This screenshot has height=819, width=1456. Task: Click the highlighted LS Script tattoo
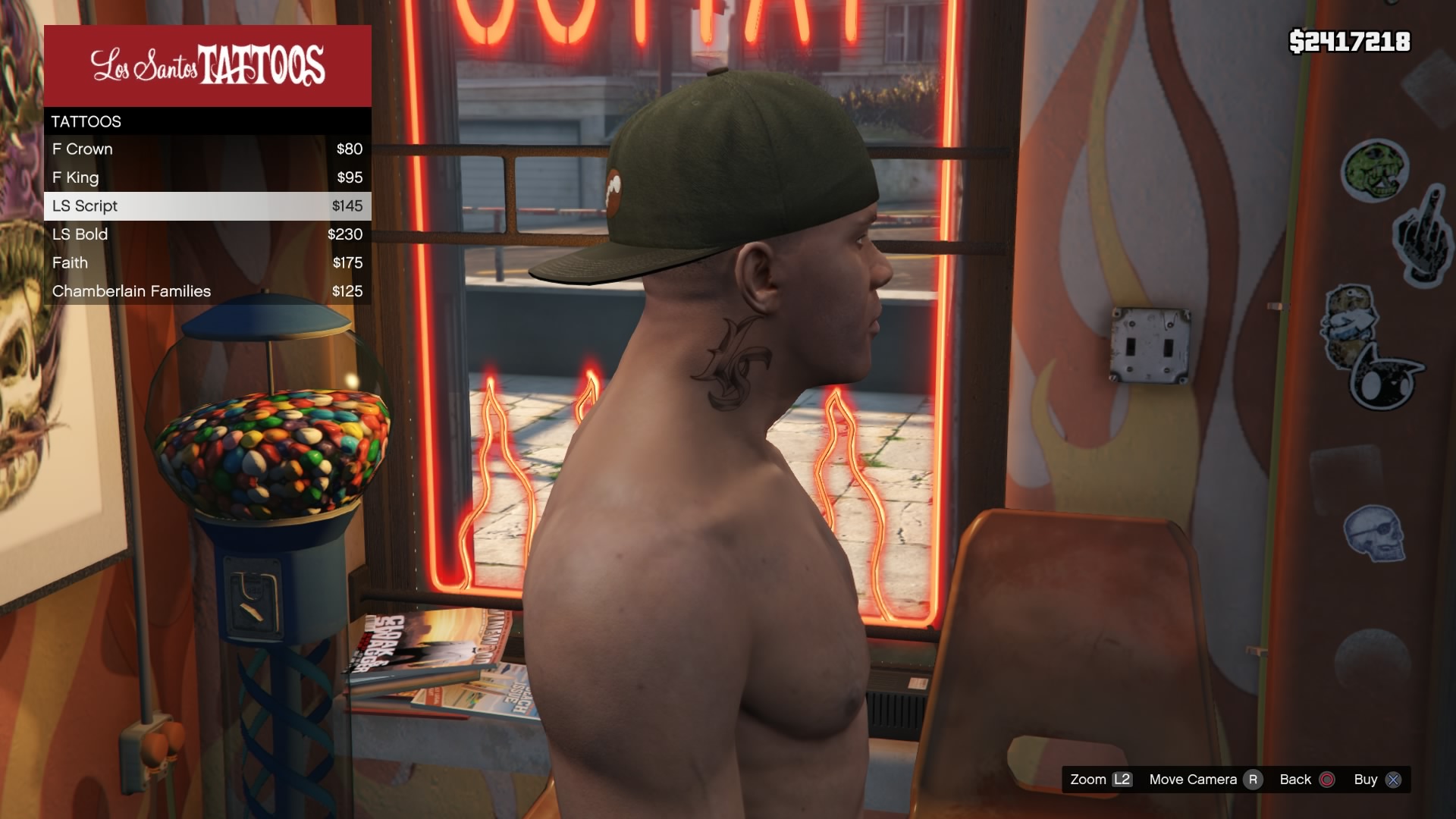click(207, 206)
